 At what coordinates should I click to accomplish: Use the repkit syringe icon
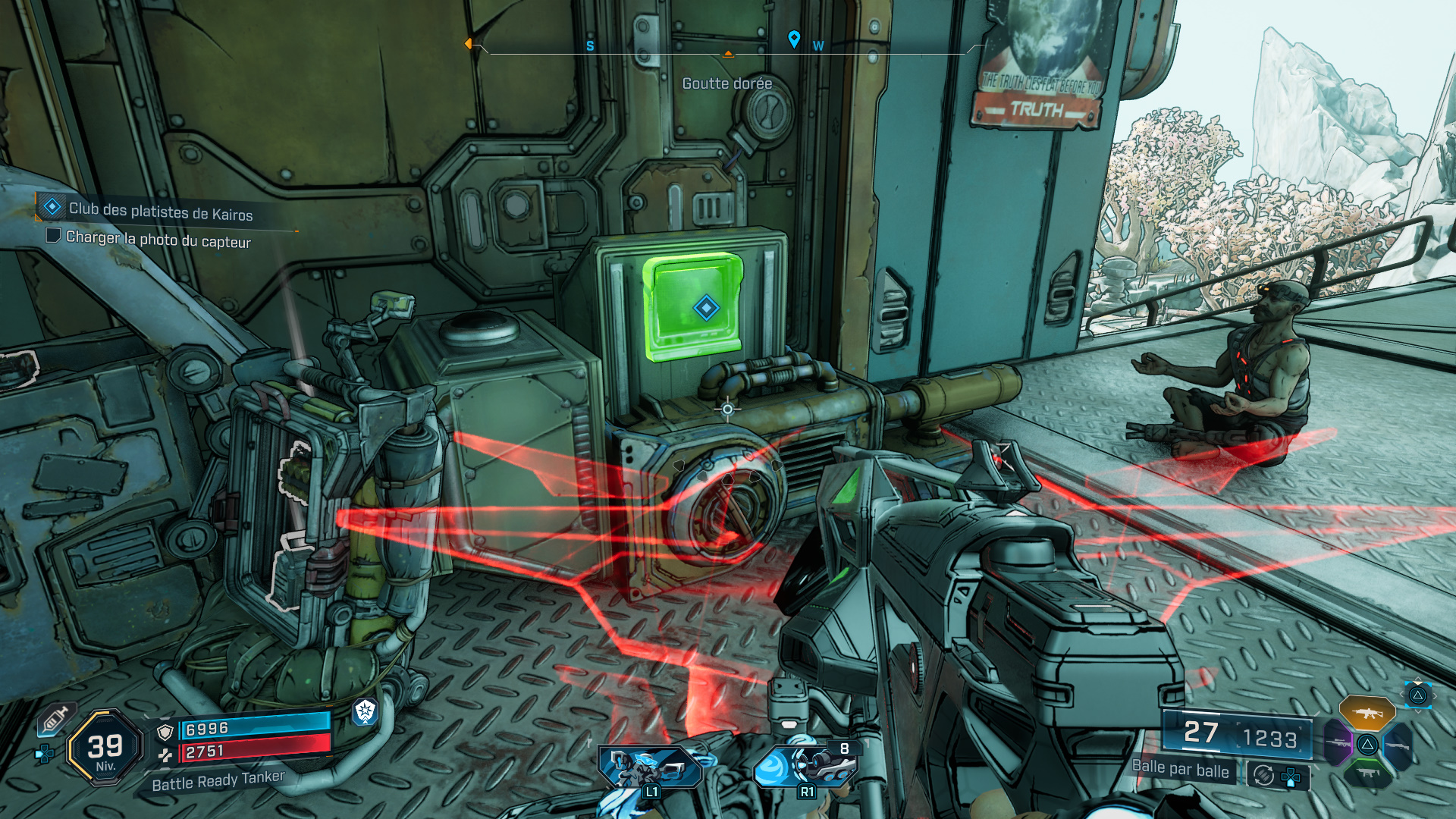click(55, 719)
